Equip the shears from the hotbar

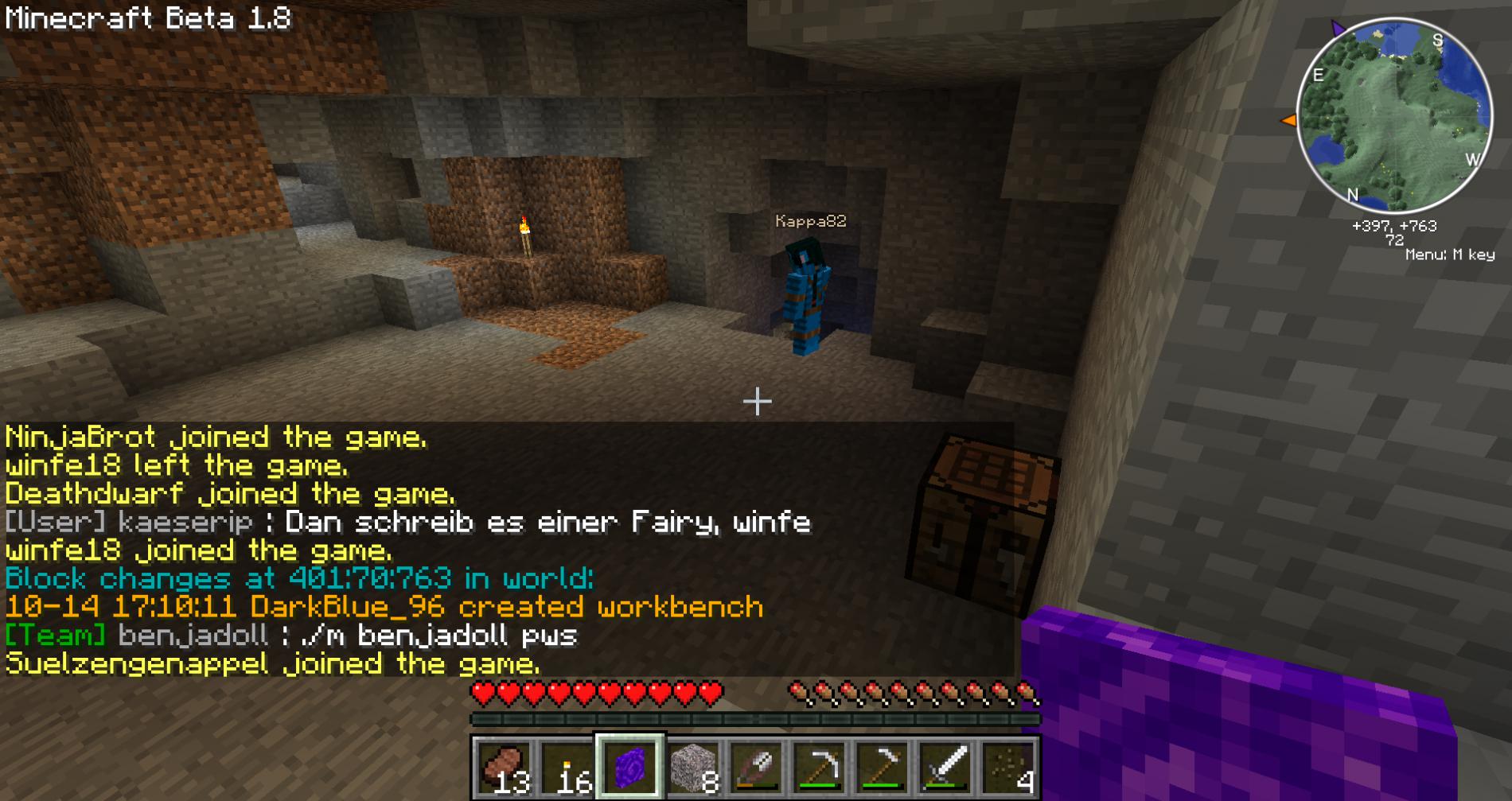756,768
